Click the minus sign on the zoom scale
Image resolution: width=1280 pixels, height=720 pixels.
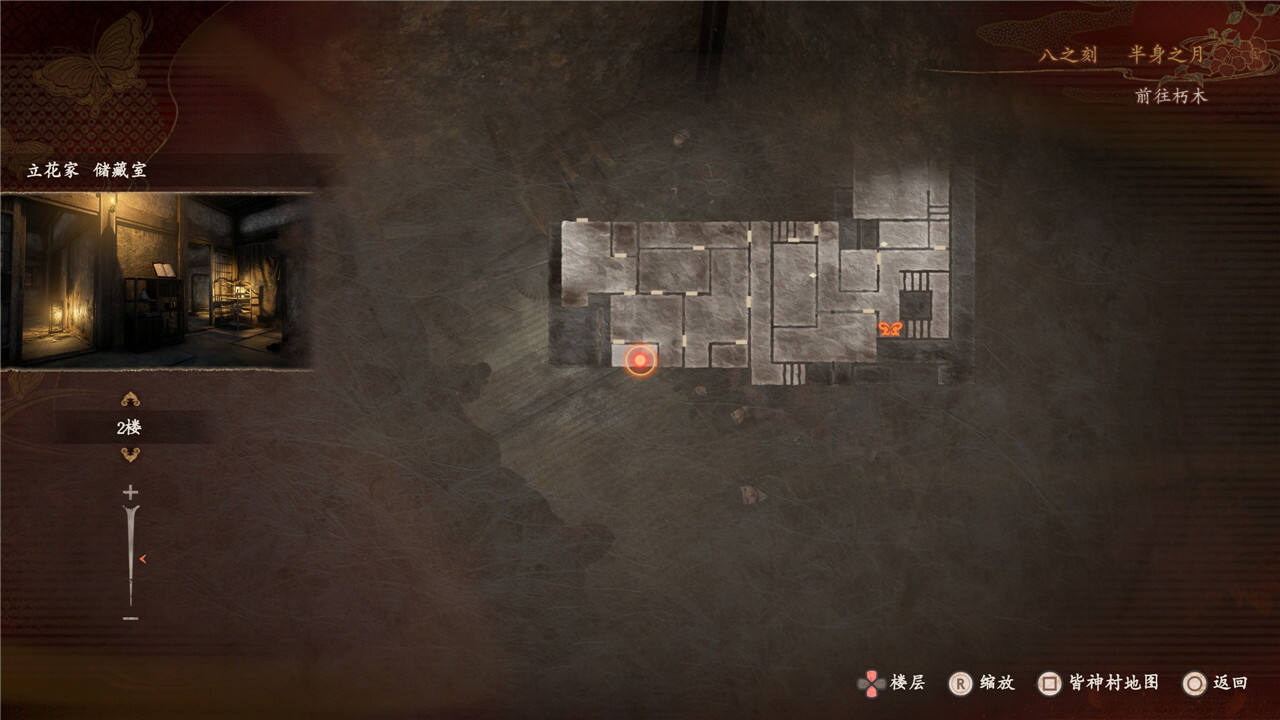click(130, 618)
